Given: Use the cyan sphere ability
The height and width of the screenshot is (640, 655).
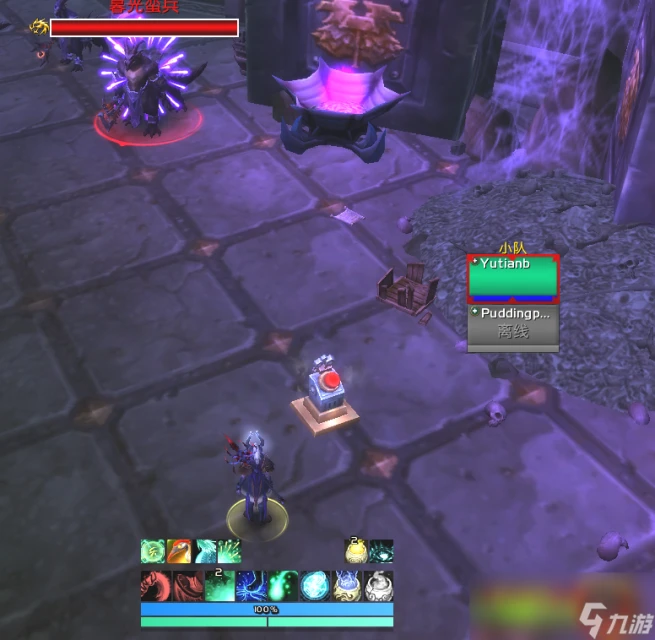Looking at the screenshot, I should click(x=314, y=585).
